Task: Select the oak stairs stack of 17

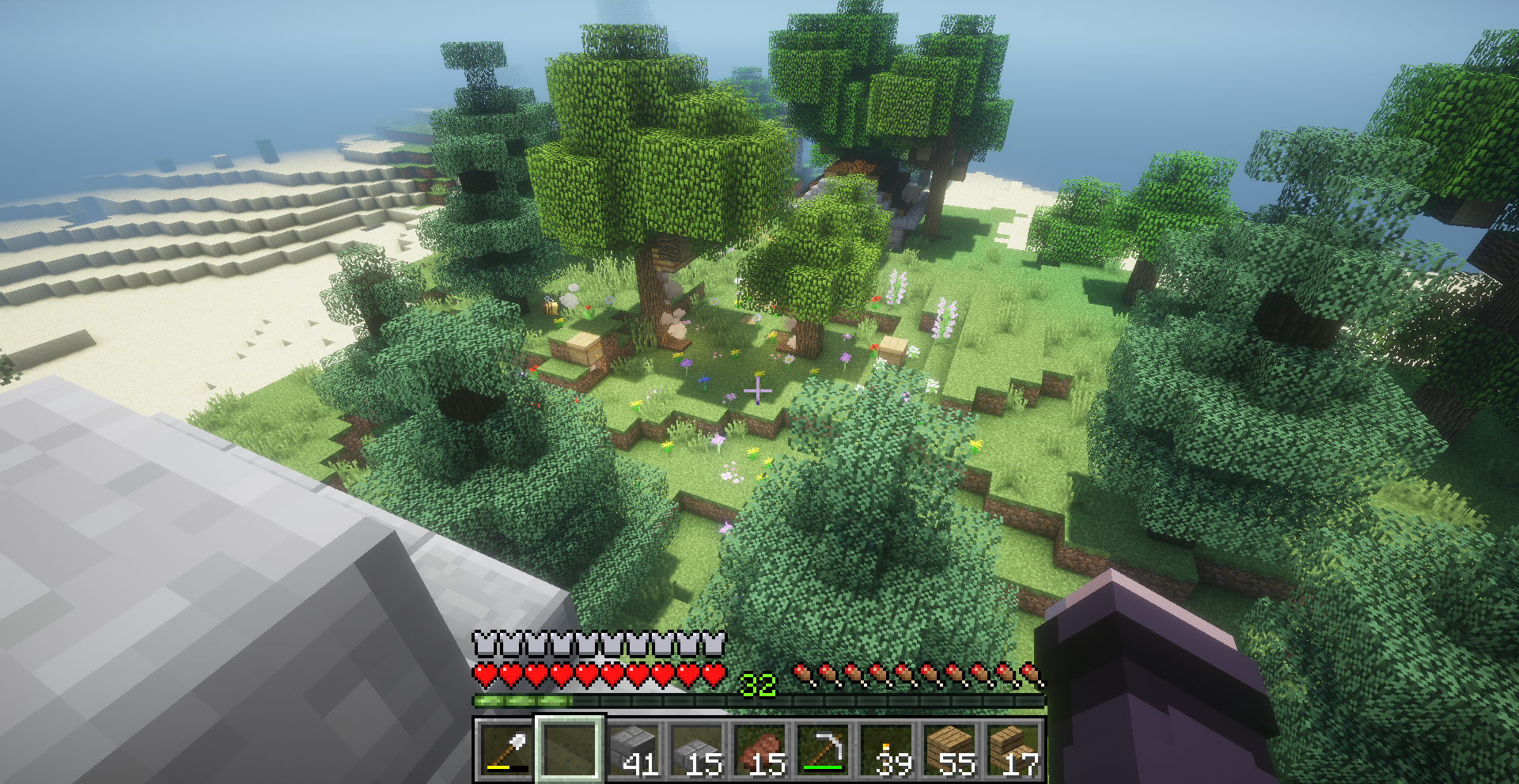Action: pyautogui.click(x=1013, y=749)
